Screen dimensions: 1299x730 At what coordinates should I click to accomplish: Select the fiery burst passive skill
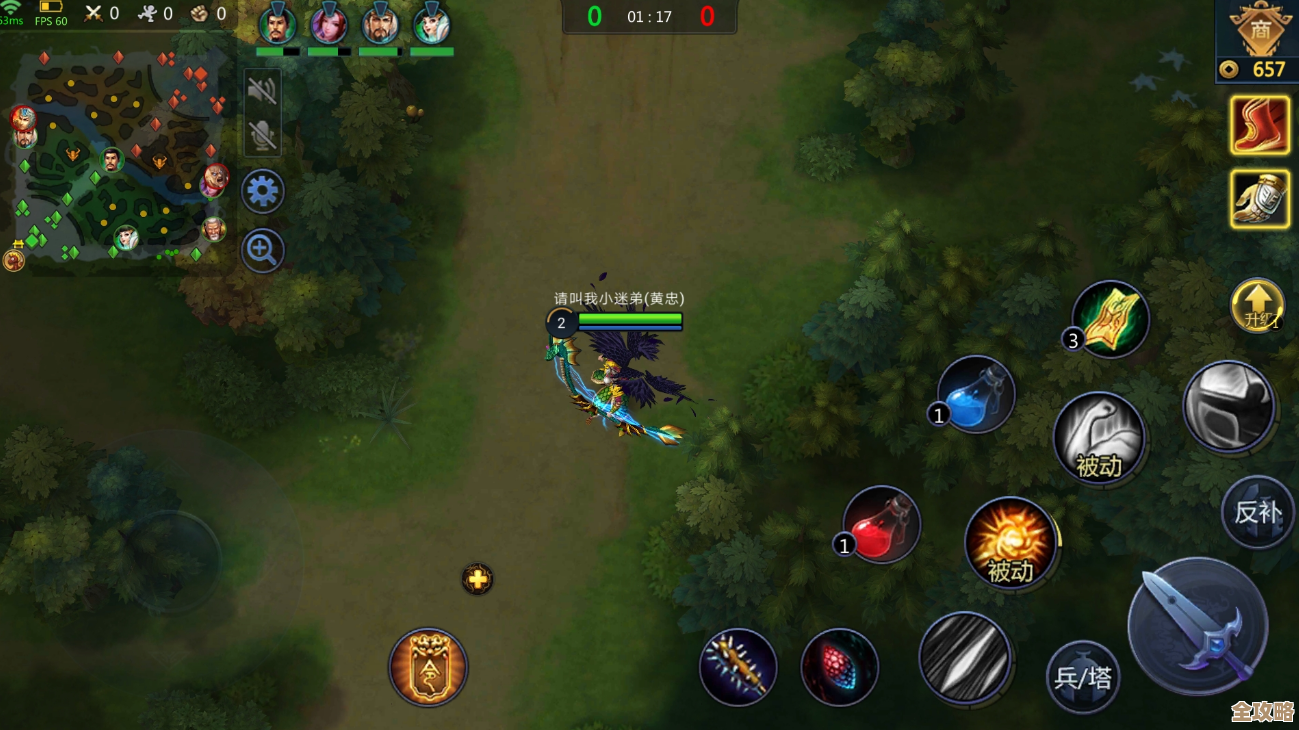1010,543
